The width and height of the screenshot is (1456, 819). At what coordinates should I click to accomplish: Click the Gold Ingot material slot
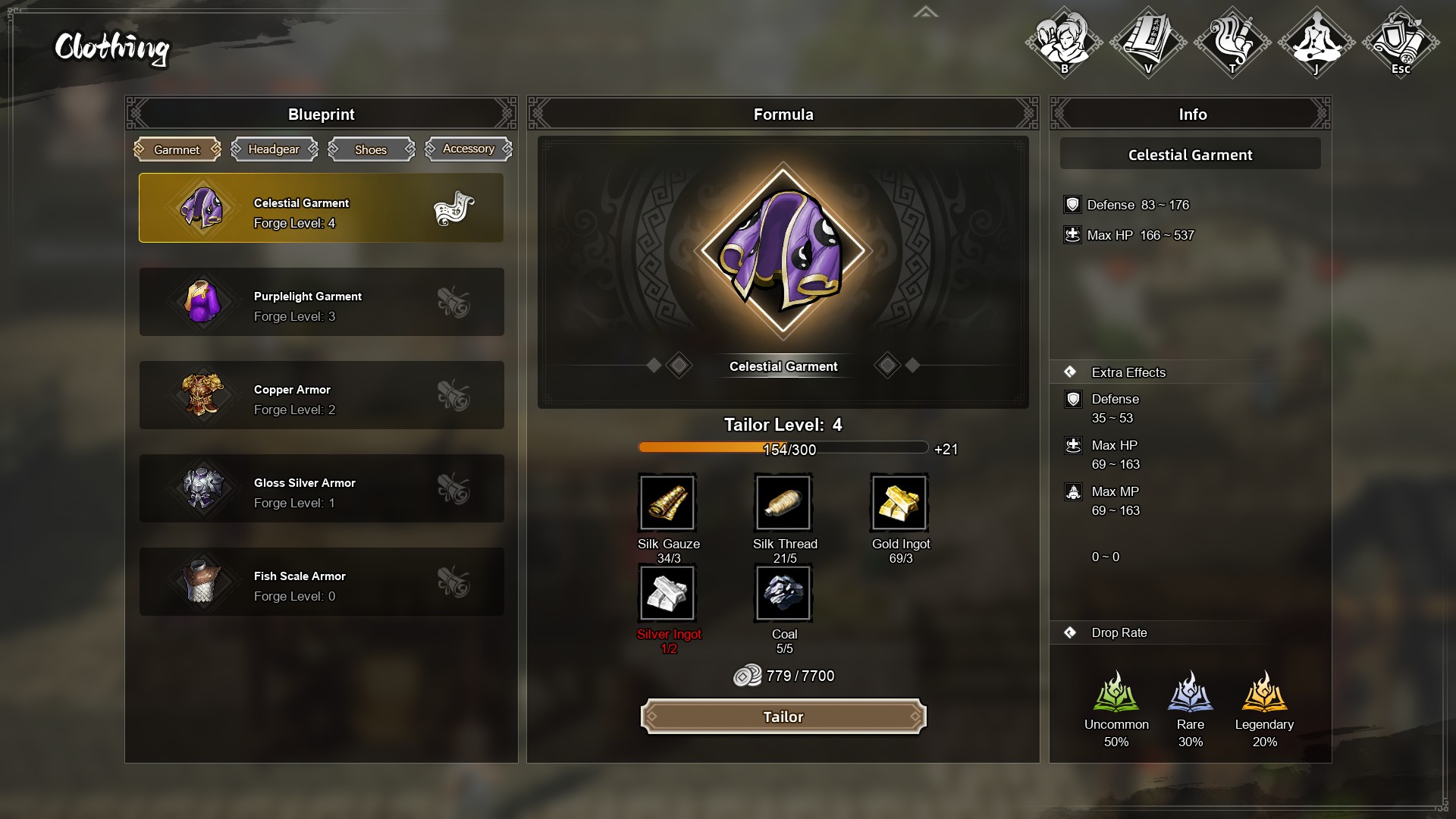[899, 503]
